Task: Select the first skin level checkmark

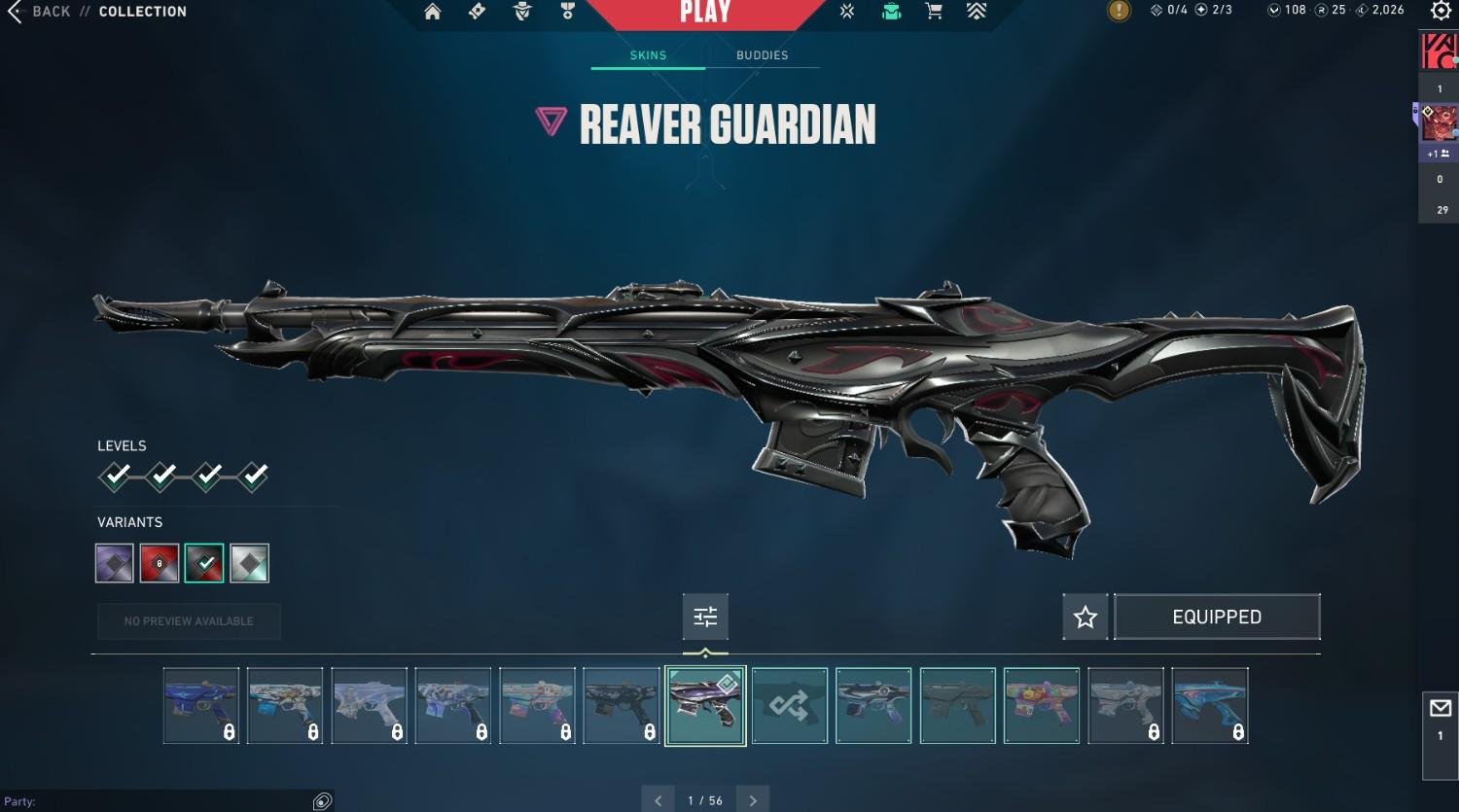Action: [x=116, y=476]
